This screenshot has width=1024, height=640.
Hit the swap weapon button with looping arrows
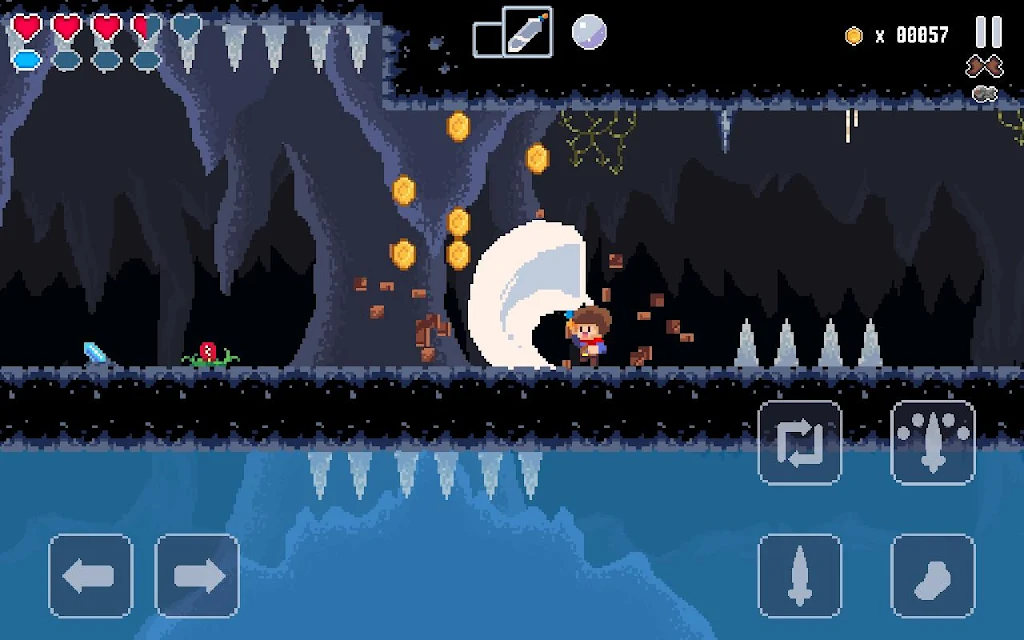(x=799, y=443)
